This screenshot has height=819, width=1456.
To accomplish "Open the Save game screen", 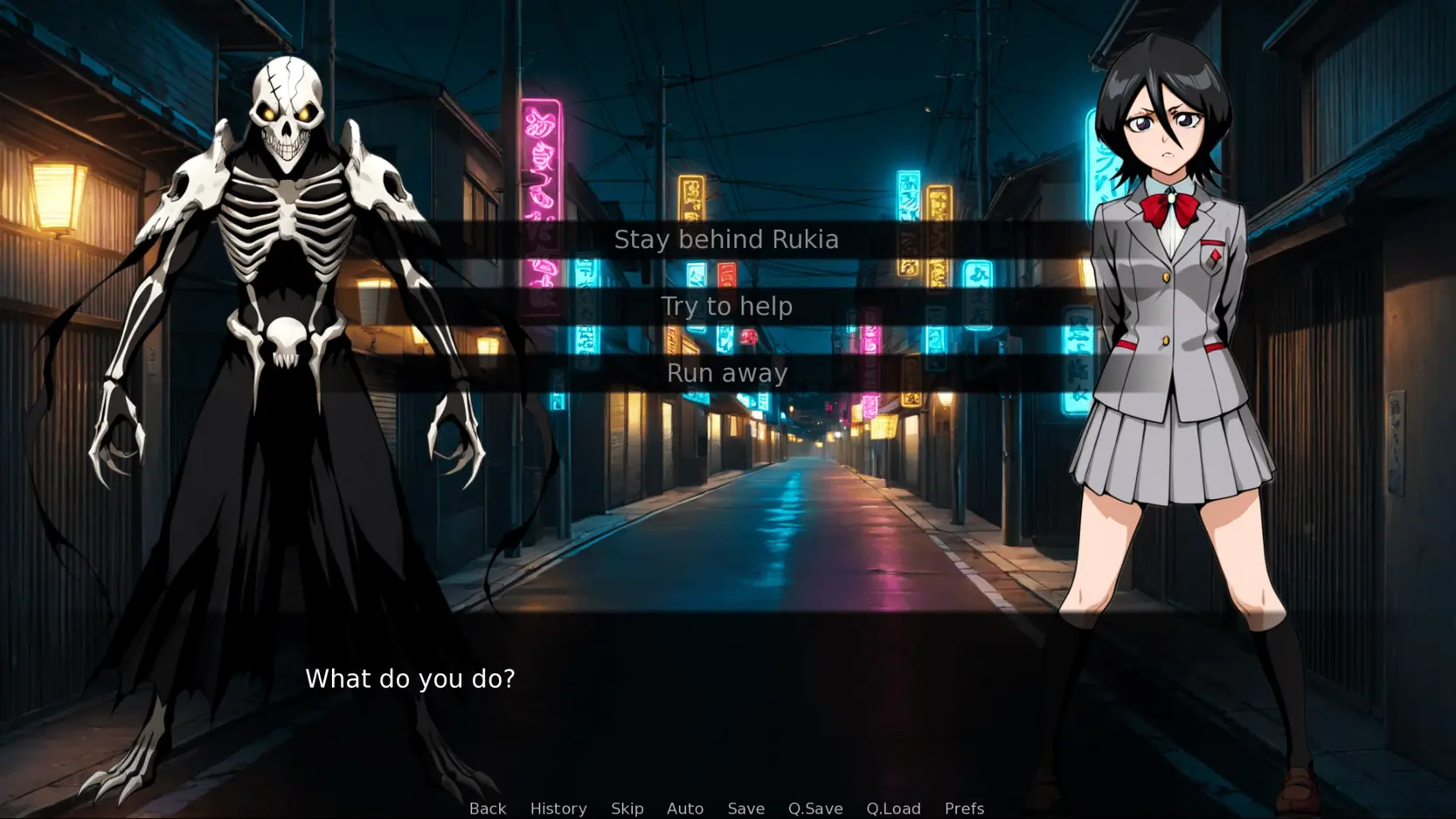I will tap(746, 809).
